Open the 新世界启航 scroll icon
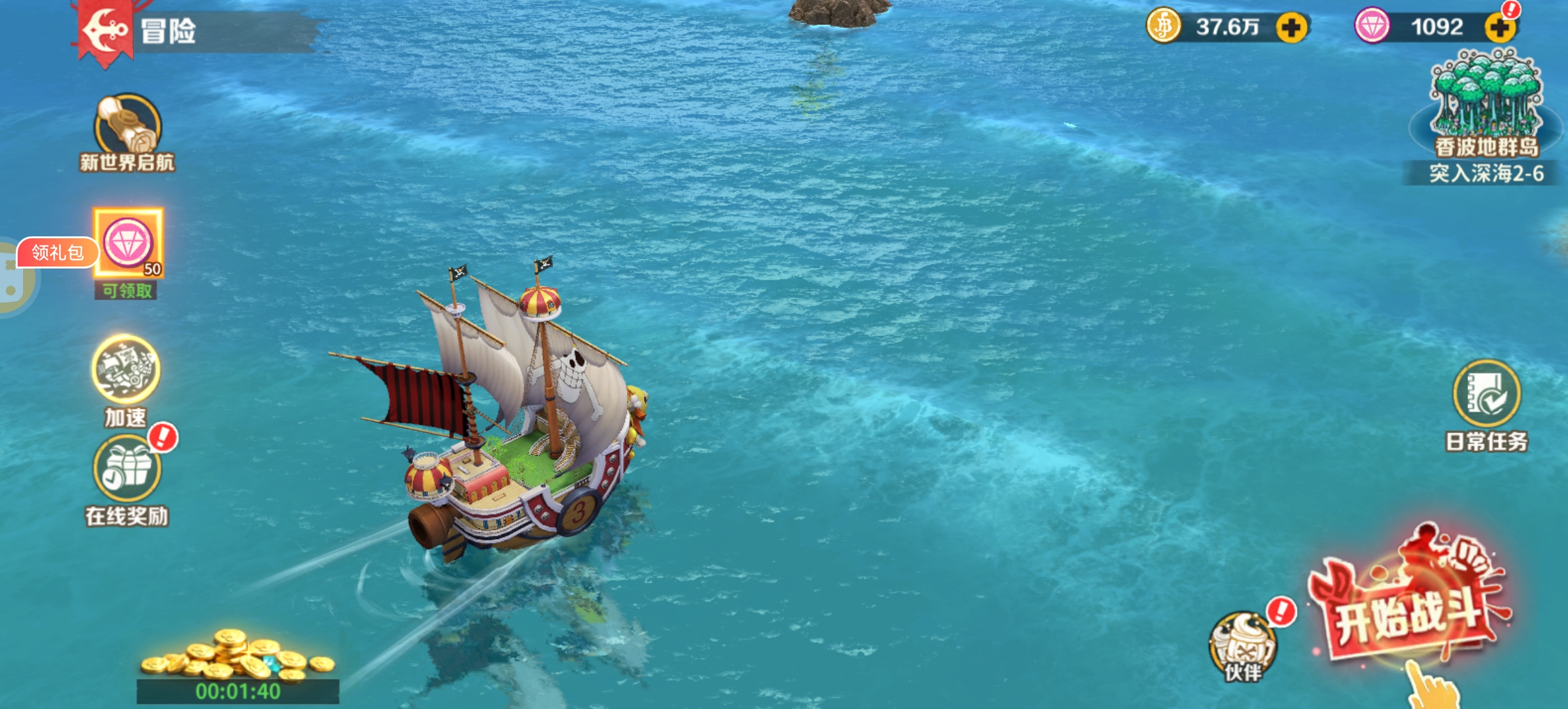1568x709 pixels. (x=127, y=125)
